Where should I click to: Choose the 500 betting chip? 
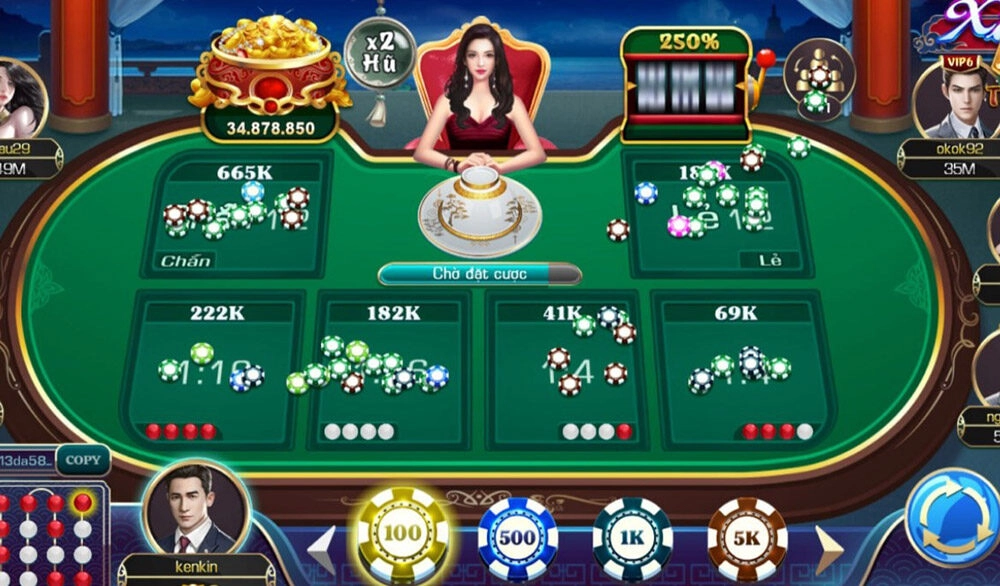coord(517,537)
